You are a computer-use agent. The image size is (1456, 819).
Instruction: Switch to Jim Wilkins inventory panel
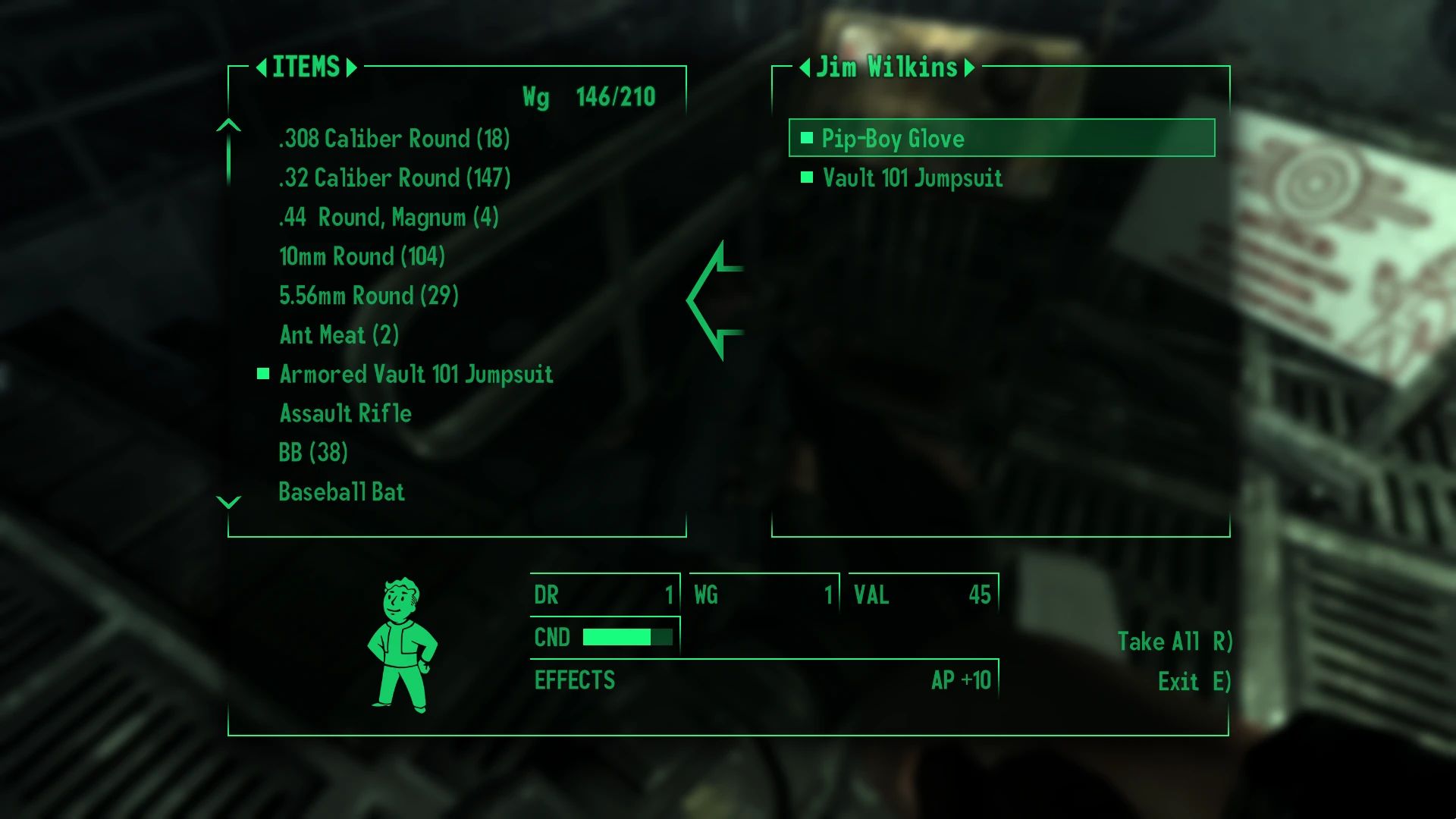point(886,68)
